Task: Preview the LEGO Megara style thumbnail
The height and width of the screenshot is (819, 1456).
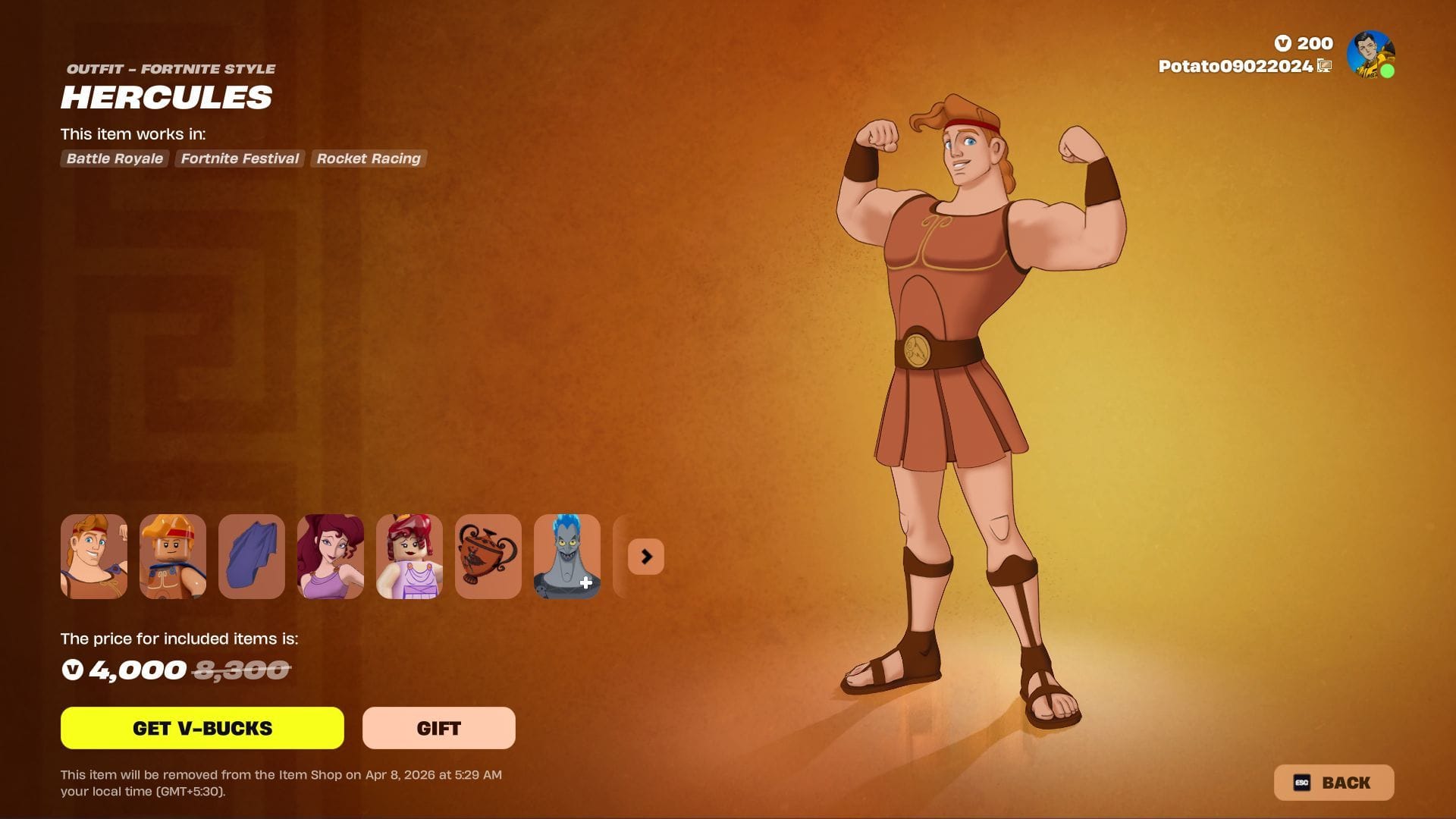Action: tap(409, 557)
